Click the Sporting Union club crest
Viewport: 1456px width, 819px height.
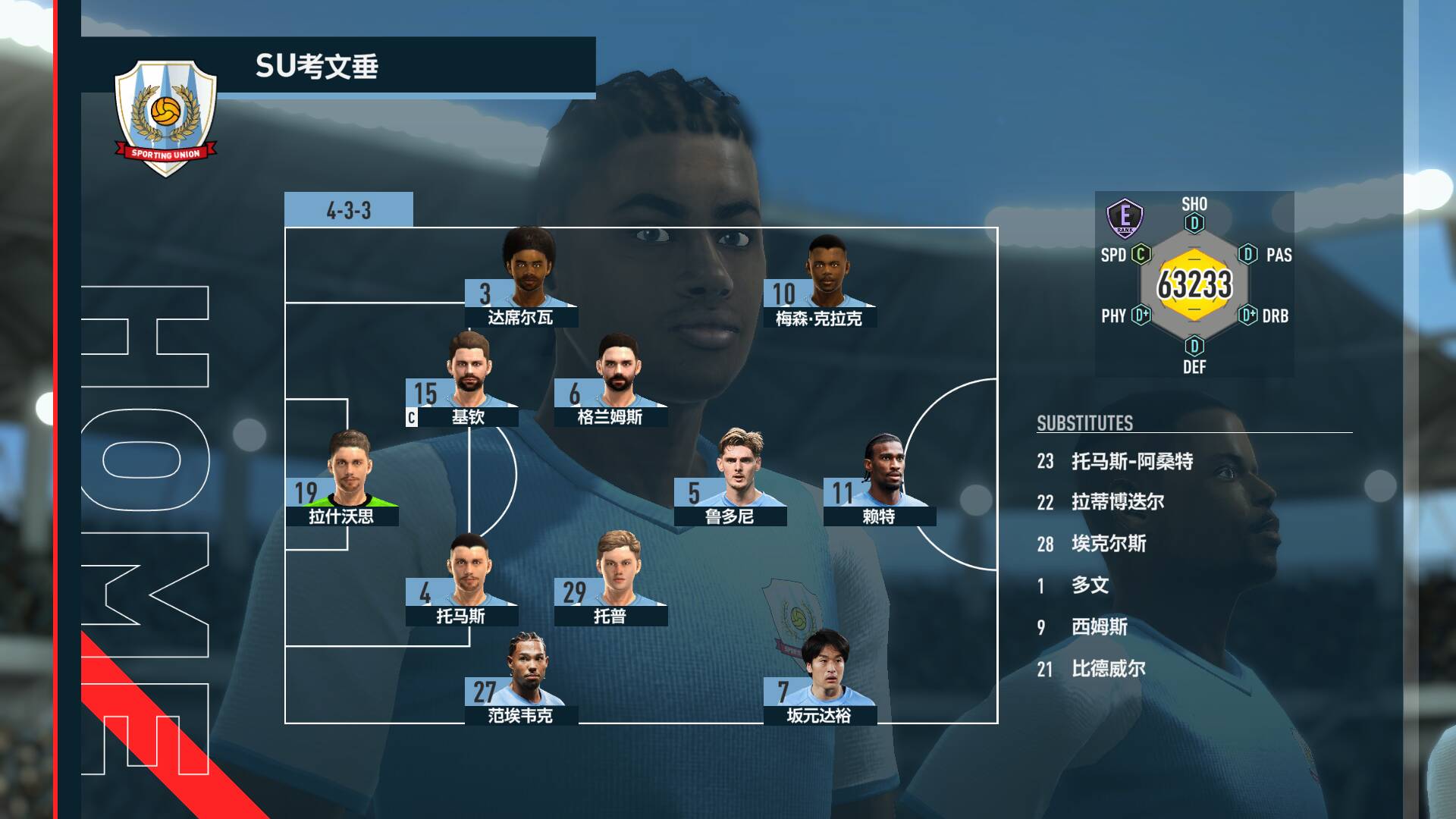coord(165,116)
